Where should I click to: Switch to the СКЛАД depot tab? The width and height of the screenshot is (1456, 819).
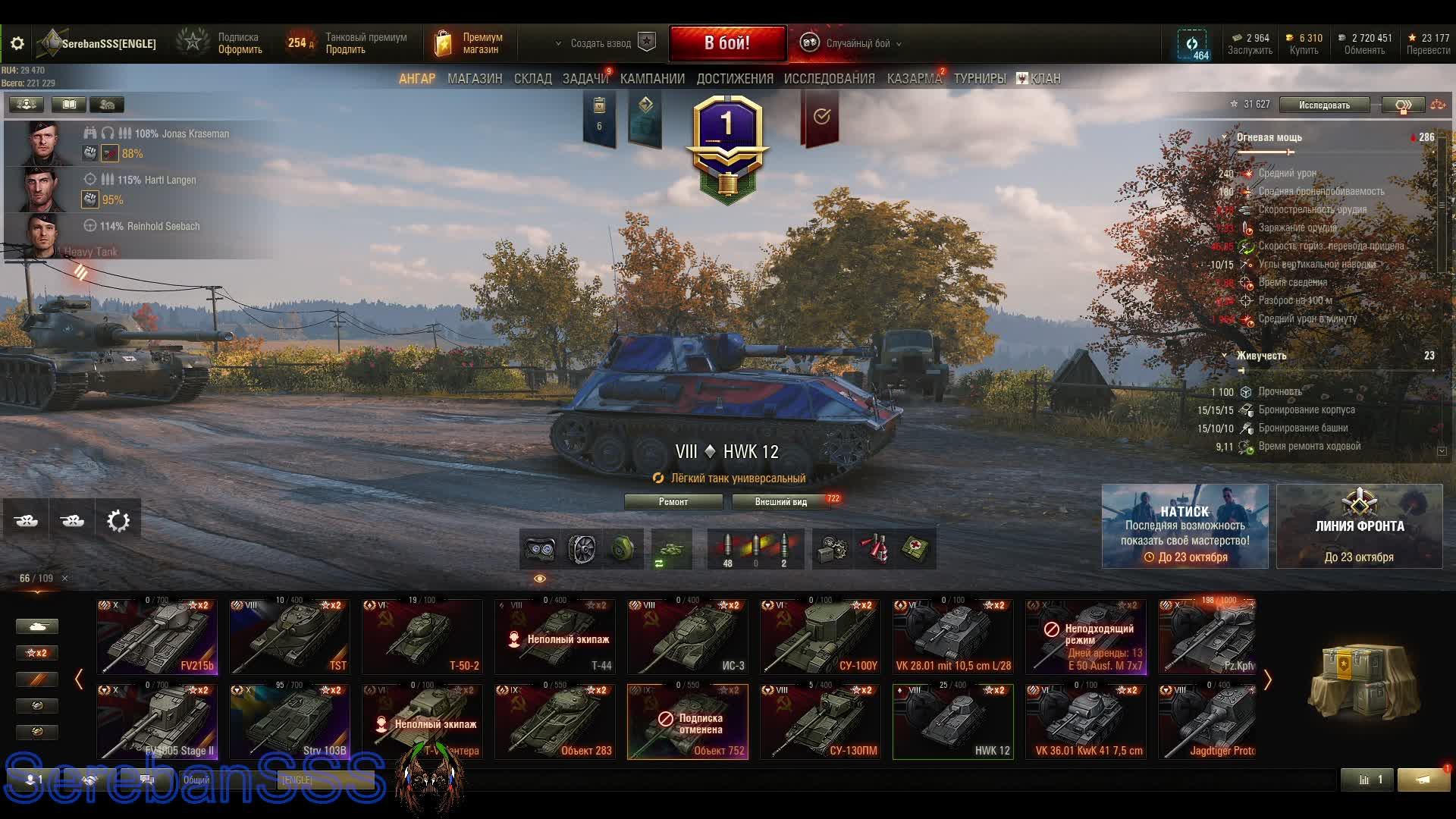click(532, 79)
